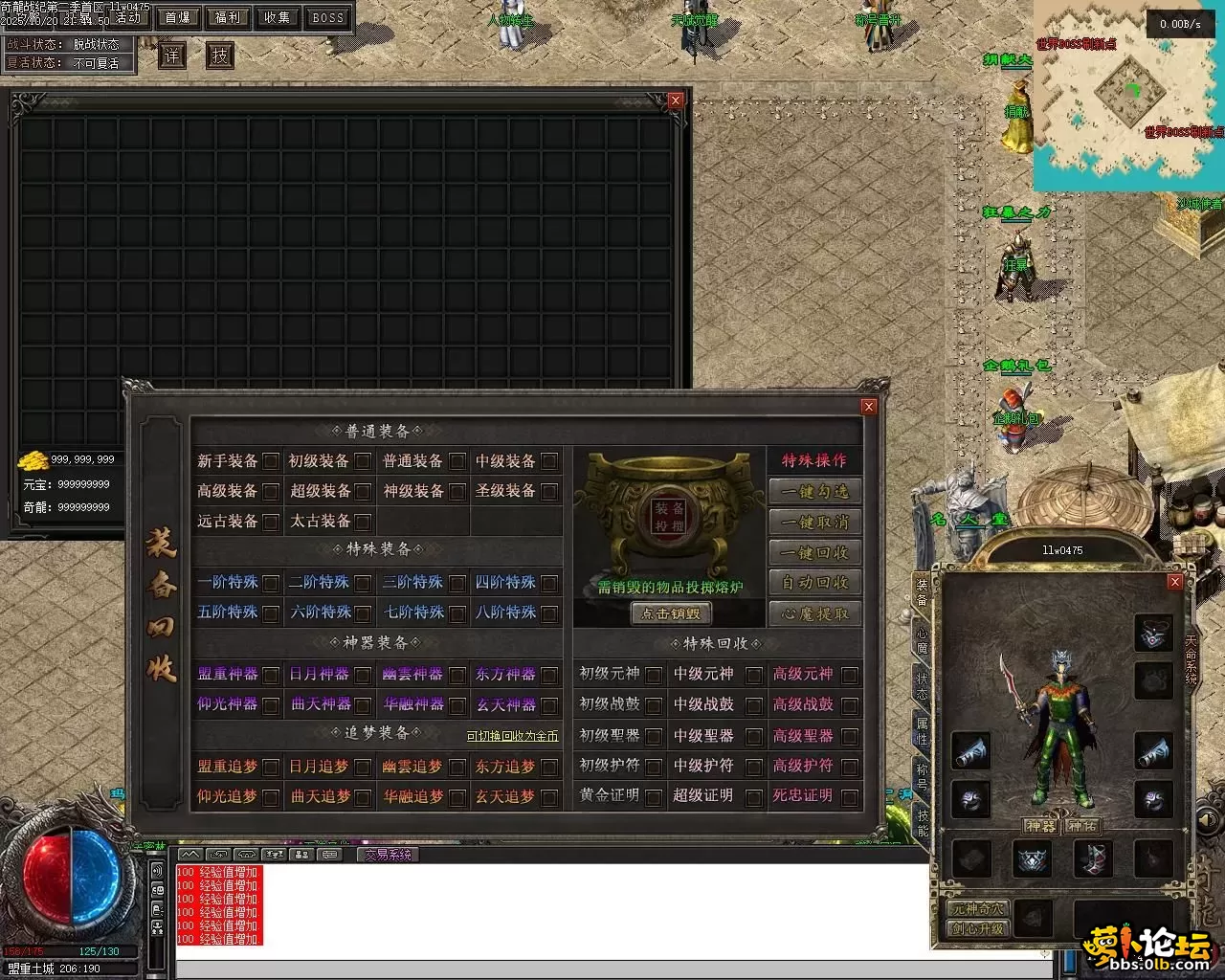Screen dimensions: 1225x980
Task: Close the empty bag inventory window
Action: 676,100
